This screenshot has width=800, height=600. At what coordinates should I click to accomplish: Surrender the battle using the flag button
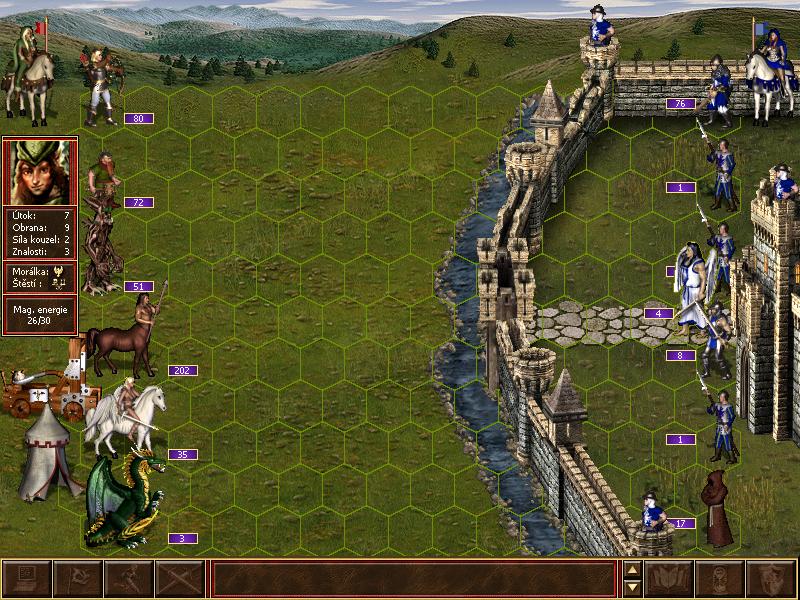pos(77,578)
